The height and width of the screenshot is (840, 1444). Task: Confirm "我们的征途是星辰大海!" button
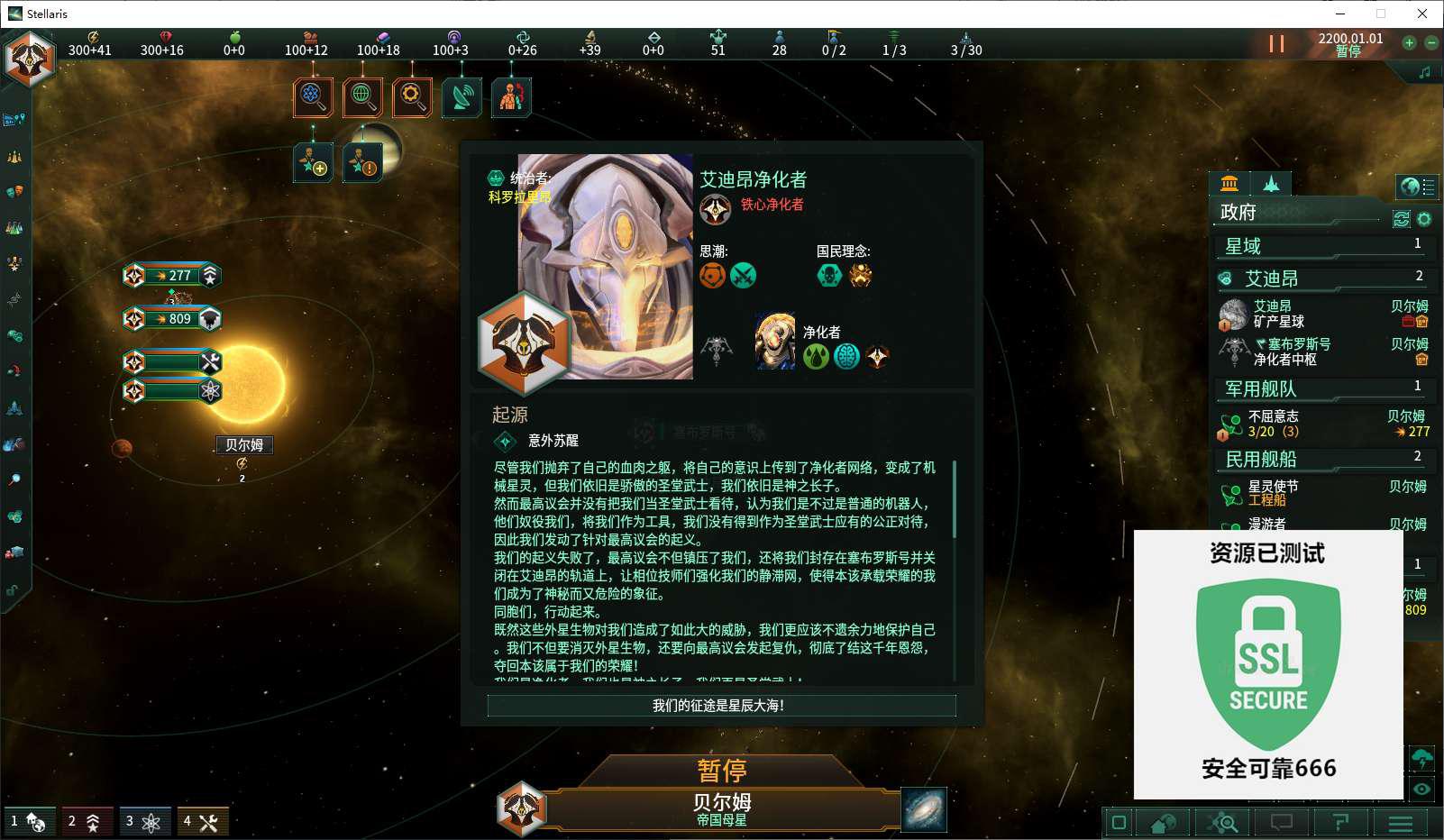pyautogui.click(x=721, y=706)
